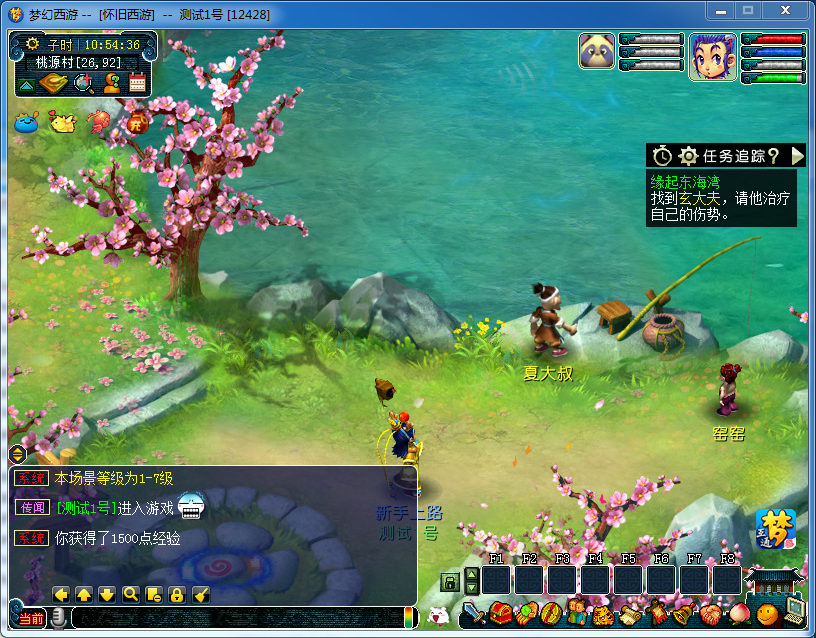The image size is (816, 638).
Task: Open the pet portrait
Action: (x=596, y=52)
